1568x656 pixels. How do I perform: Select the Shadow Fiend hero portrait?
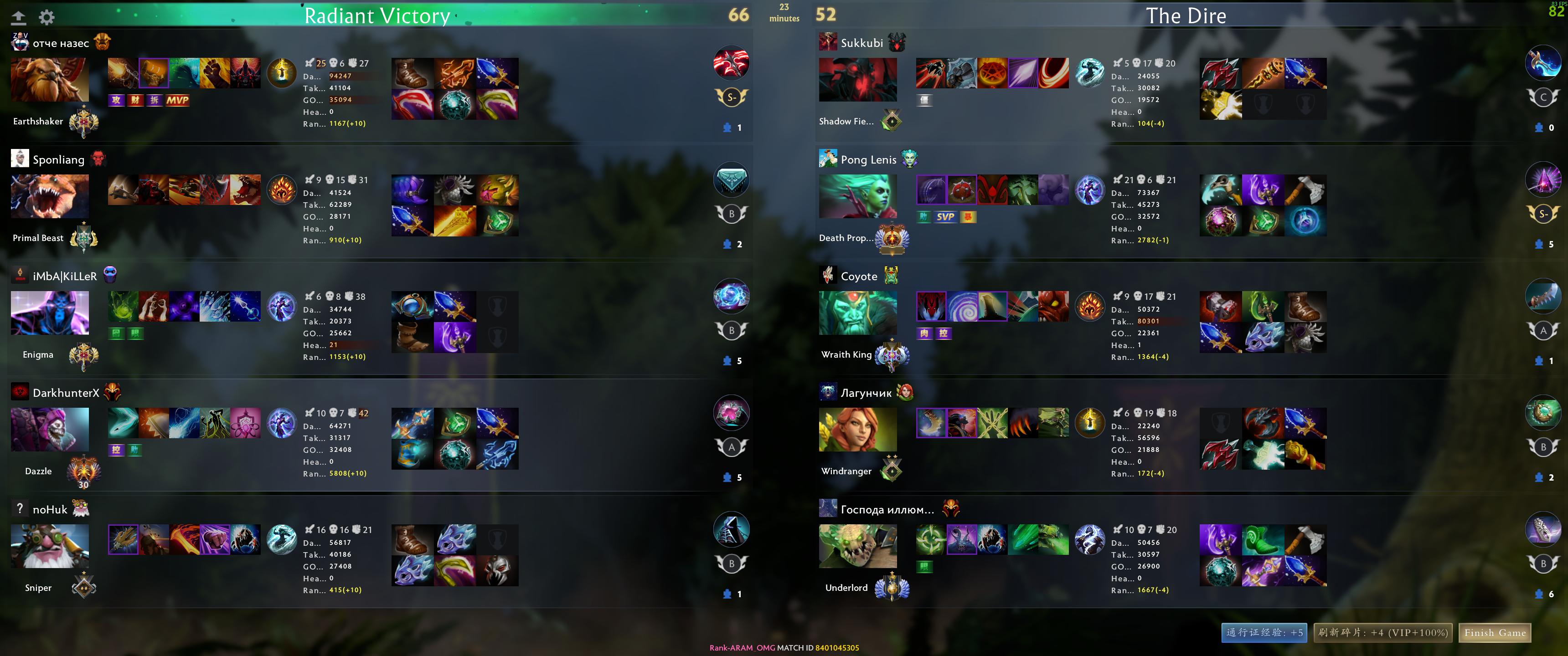tap(858, 80)
